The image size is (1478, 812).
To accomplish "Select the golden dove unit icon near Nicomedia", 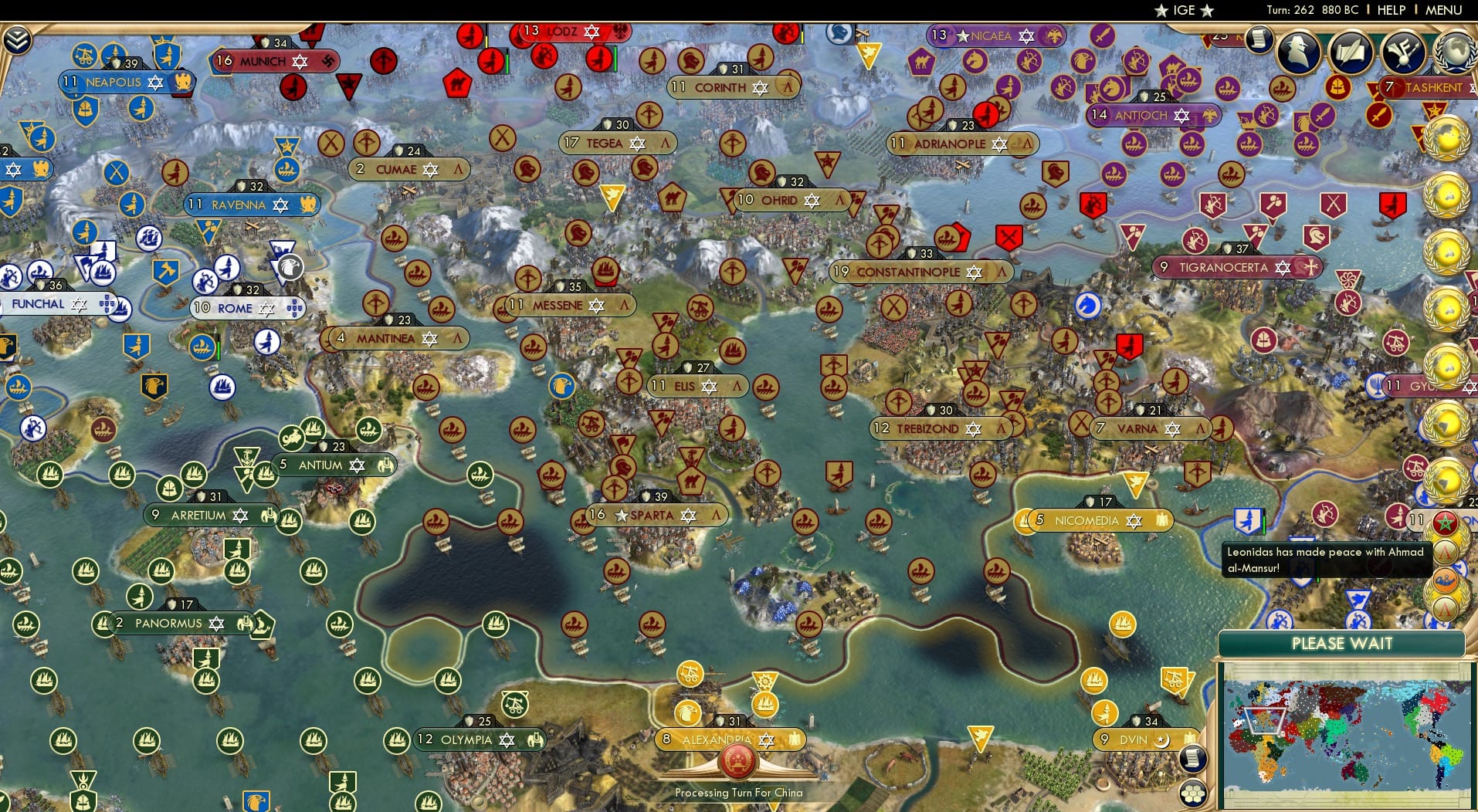I will click(x=1136, y=482).
